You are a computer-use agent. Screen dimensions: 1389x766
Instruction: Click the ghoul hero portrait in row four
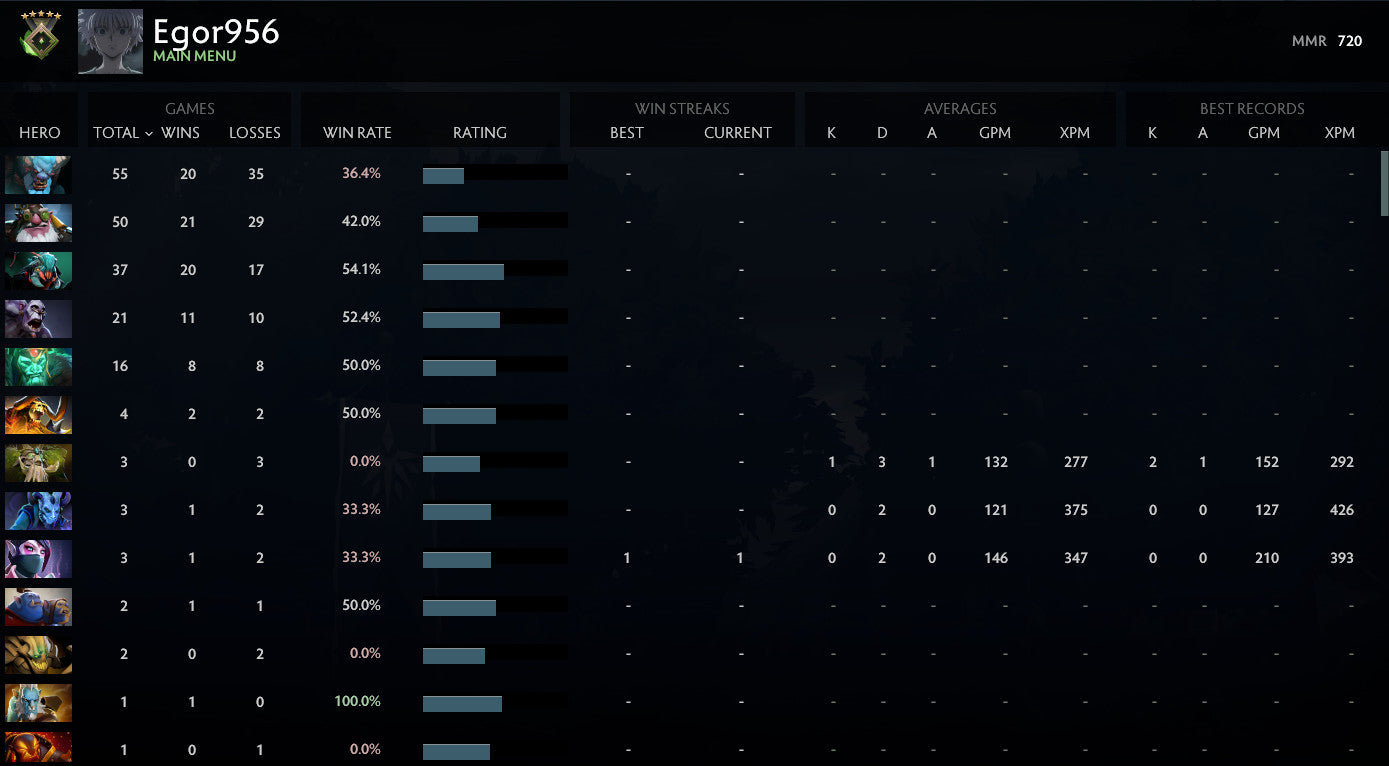pyautogui.click(x=38, y=318)
